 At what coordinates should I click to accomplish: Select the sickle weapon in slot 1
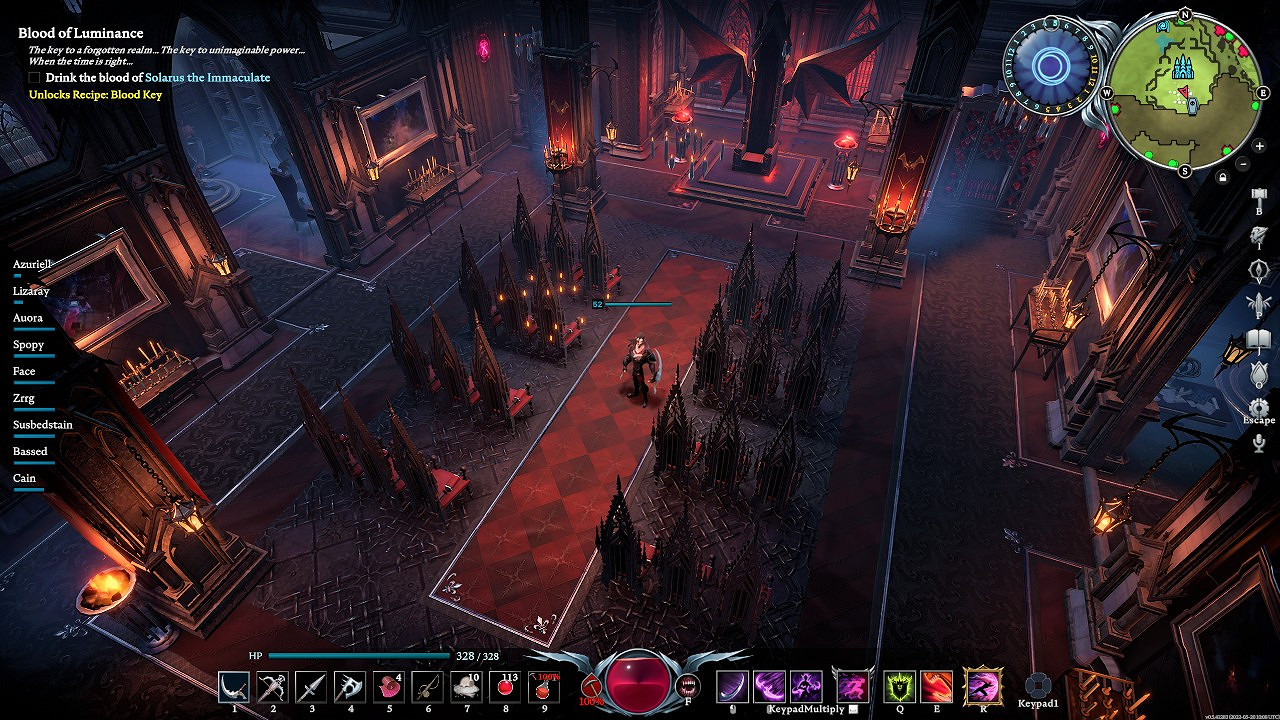235,686
